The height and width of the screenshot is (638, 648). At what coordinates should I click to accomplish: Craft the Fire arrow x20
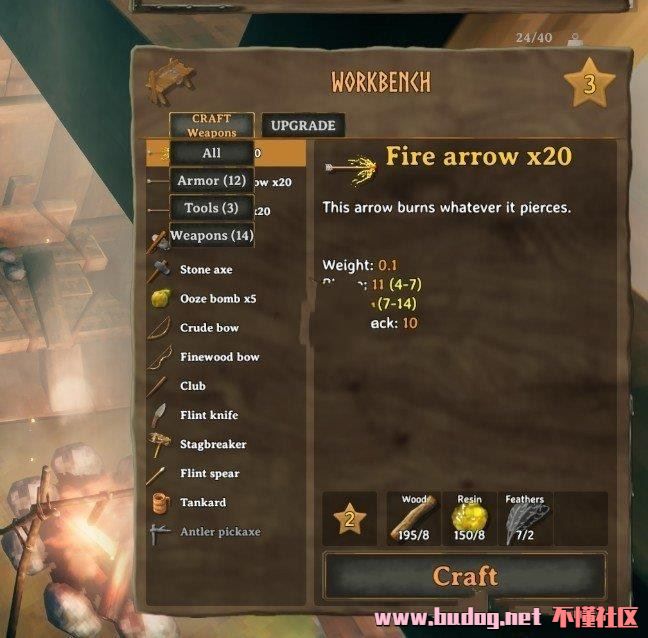click(465, 576)
